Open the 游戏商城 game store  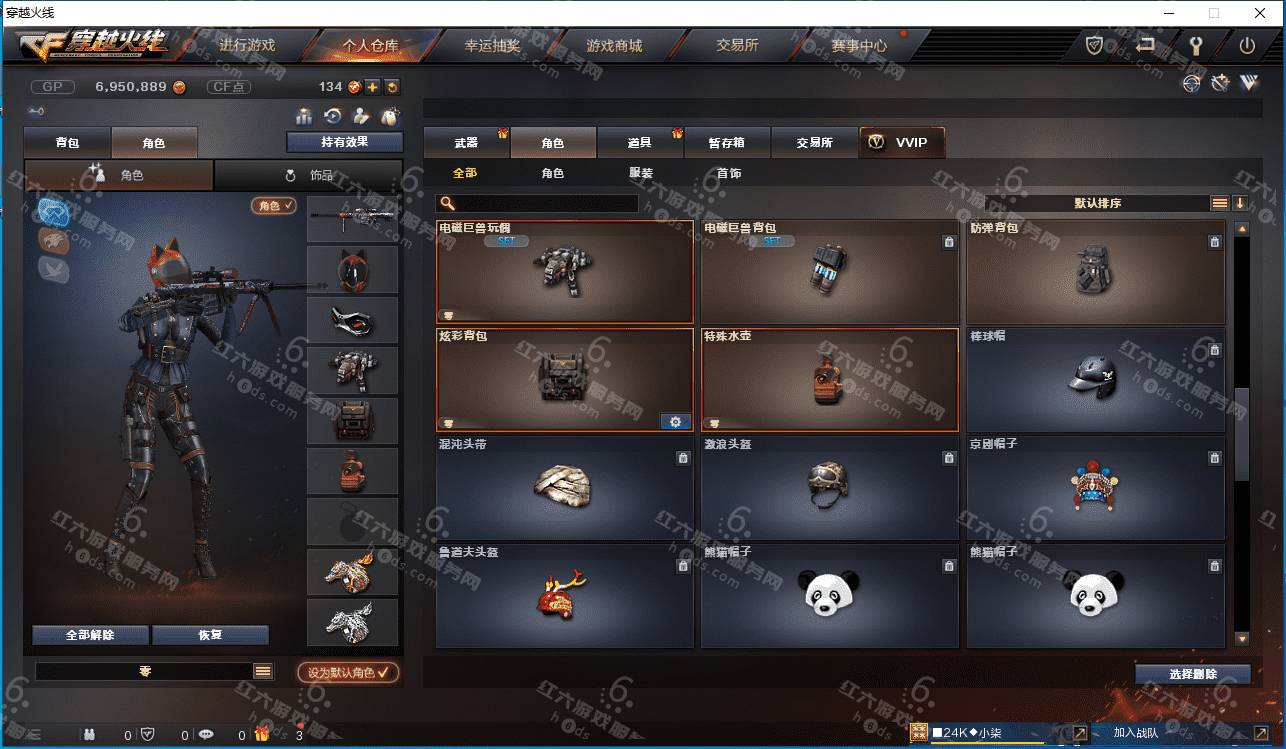(614, 45)
